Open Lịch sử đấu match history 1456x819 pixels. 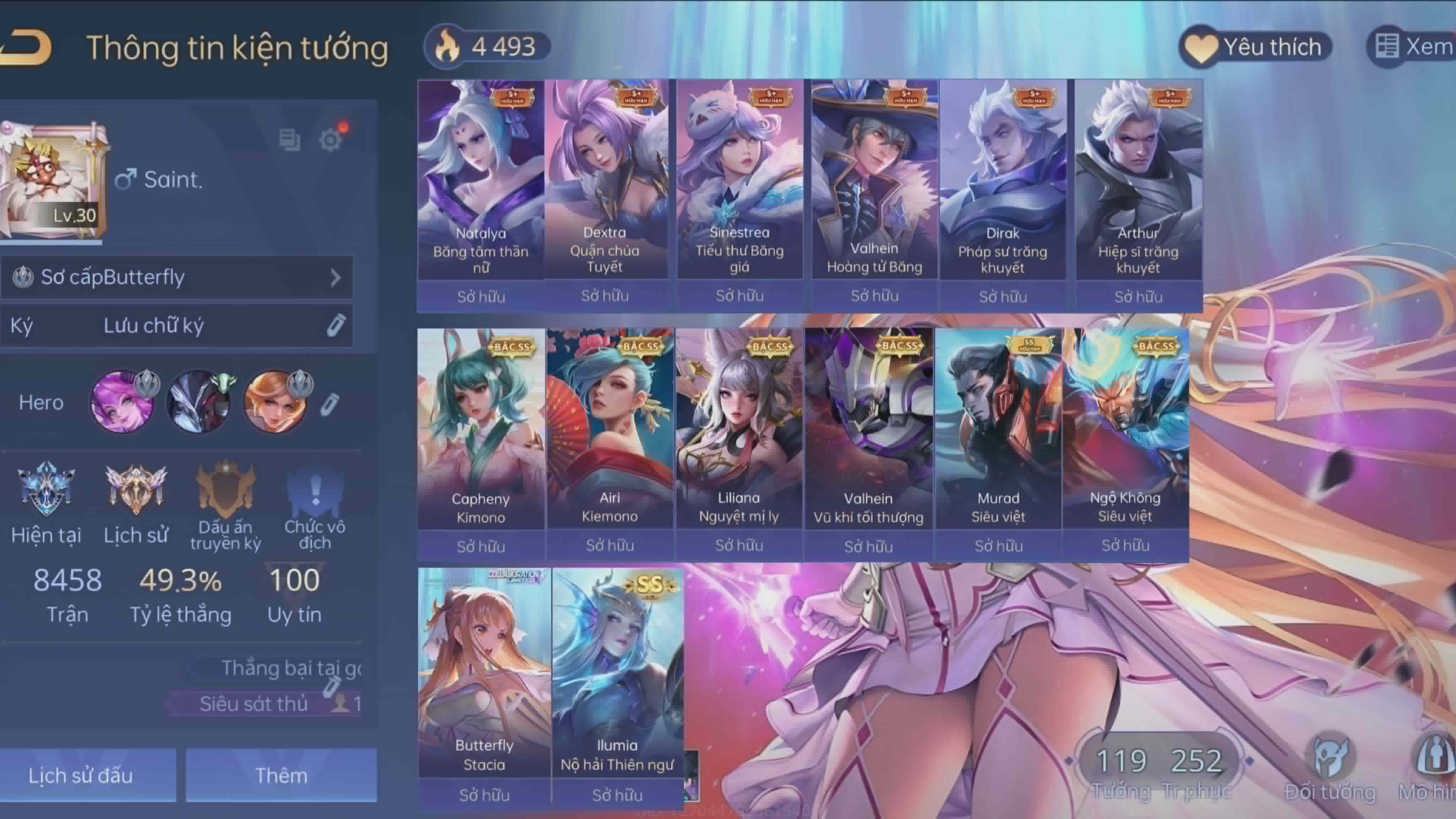point(81,775)
